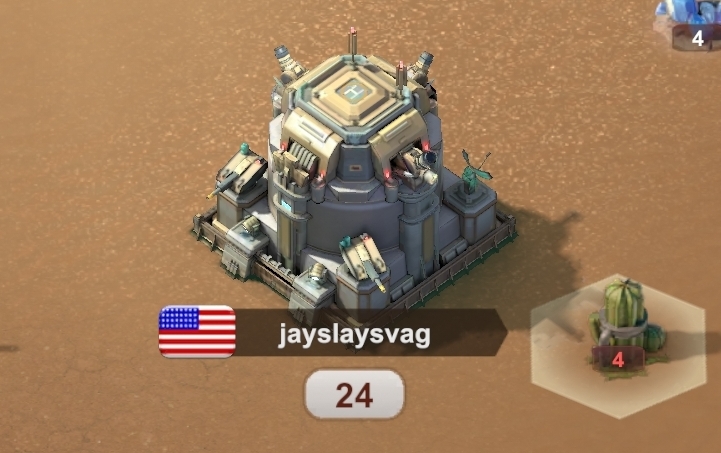The width and height of the screenshot is (721, 453).
Task: Select the jayslaysvag player name banner
Action: 355,334
